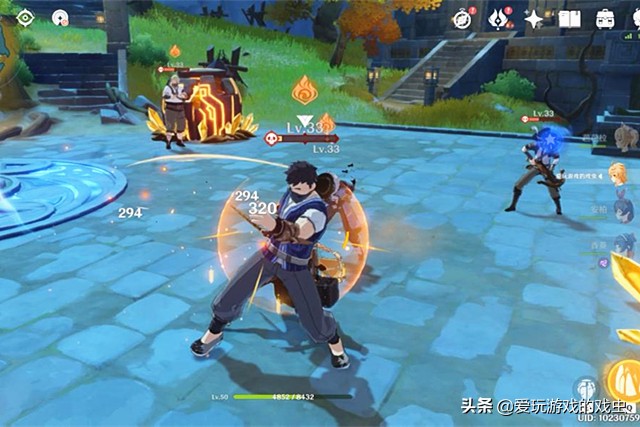The image size is (640, 427).
Task: Open the quest navigation icon
Action: [x=61, y=17]
